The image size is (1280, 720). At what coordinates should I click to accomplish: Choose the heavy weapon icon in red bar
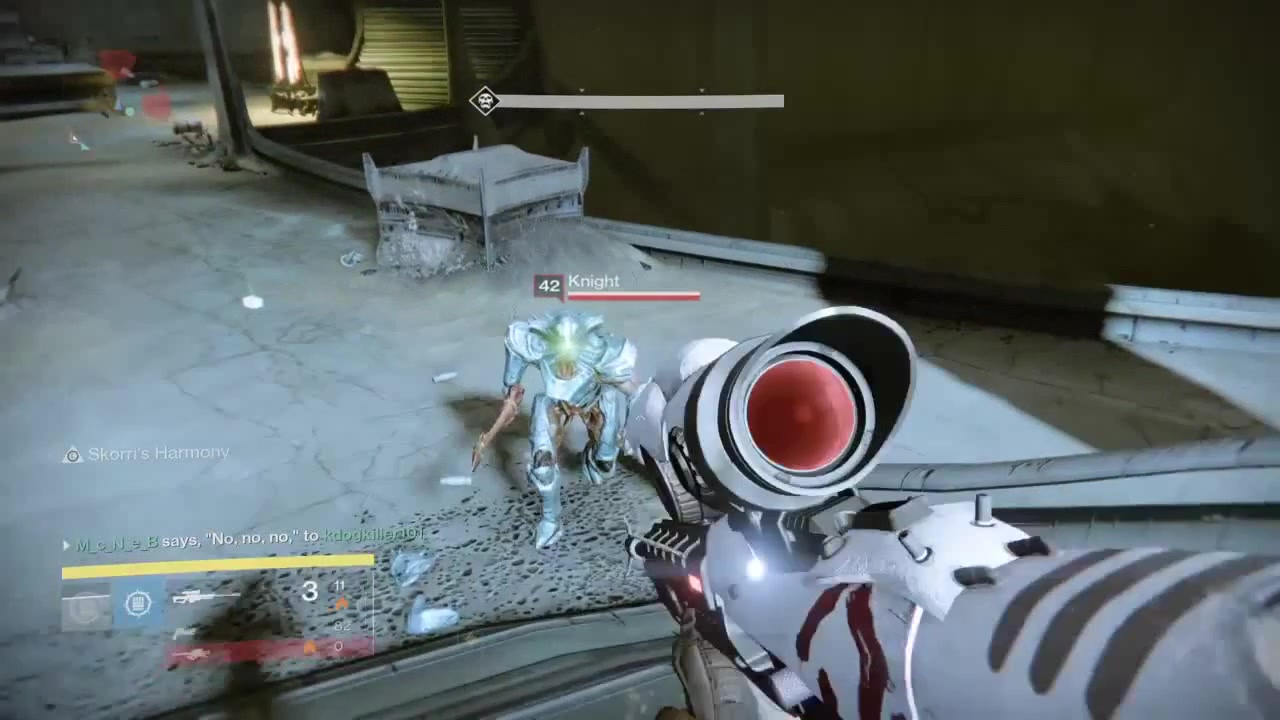(x=196, y=654)
